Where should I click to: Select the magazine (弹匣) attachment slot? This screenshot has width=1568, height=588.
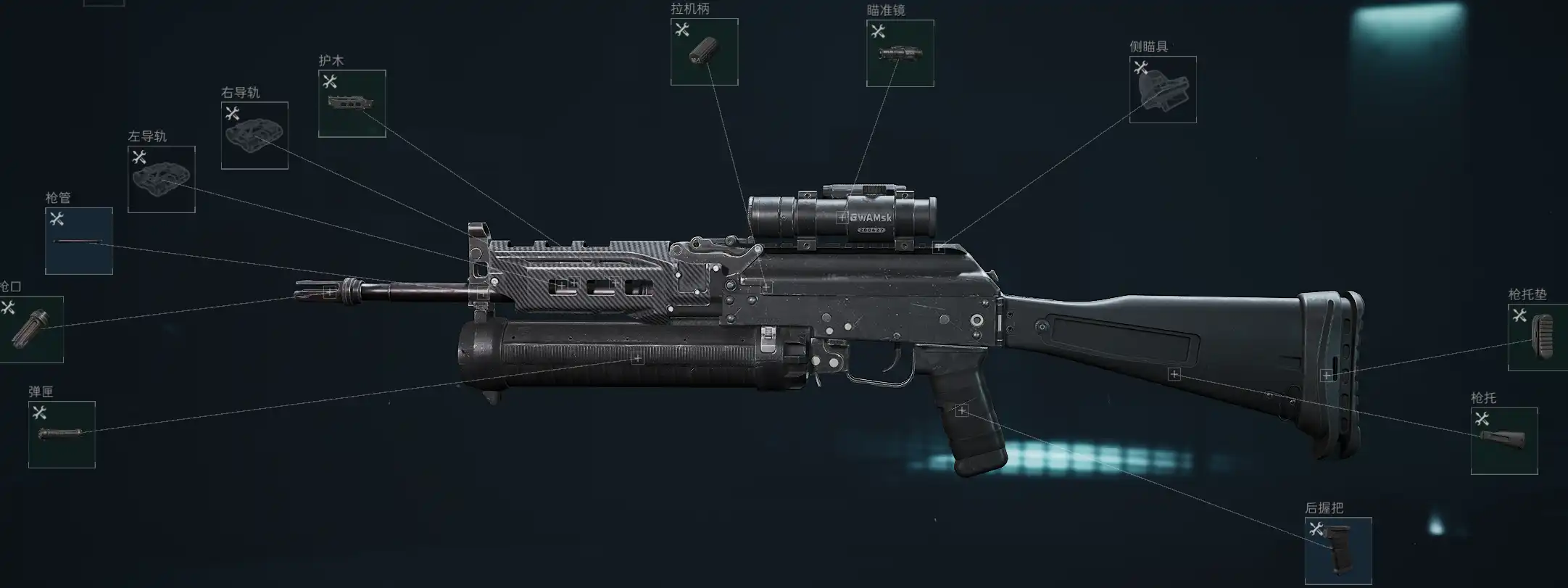(x=62, y=434)
